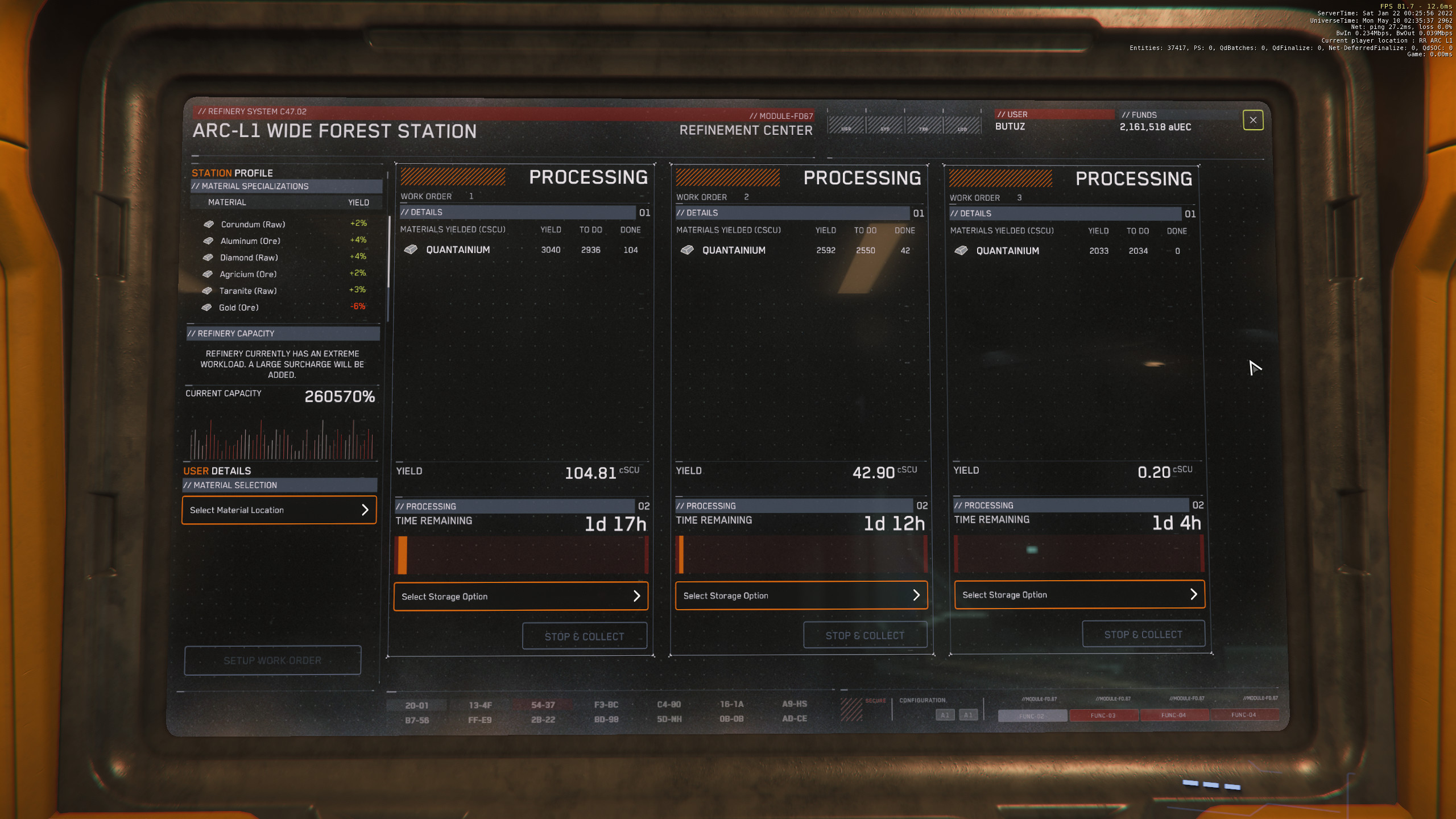The image size is (1456, 819).
Task: Open storage option dropdown for work order 3
Action: point(1079,594)
